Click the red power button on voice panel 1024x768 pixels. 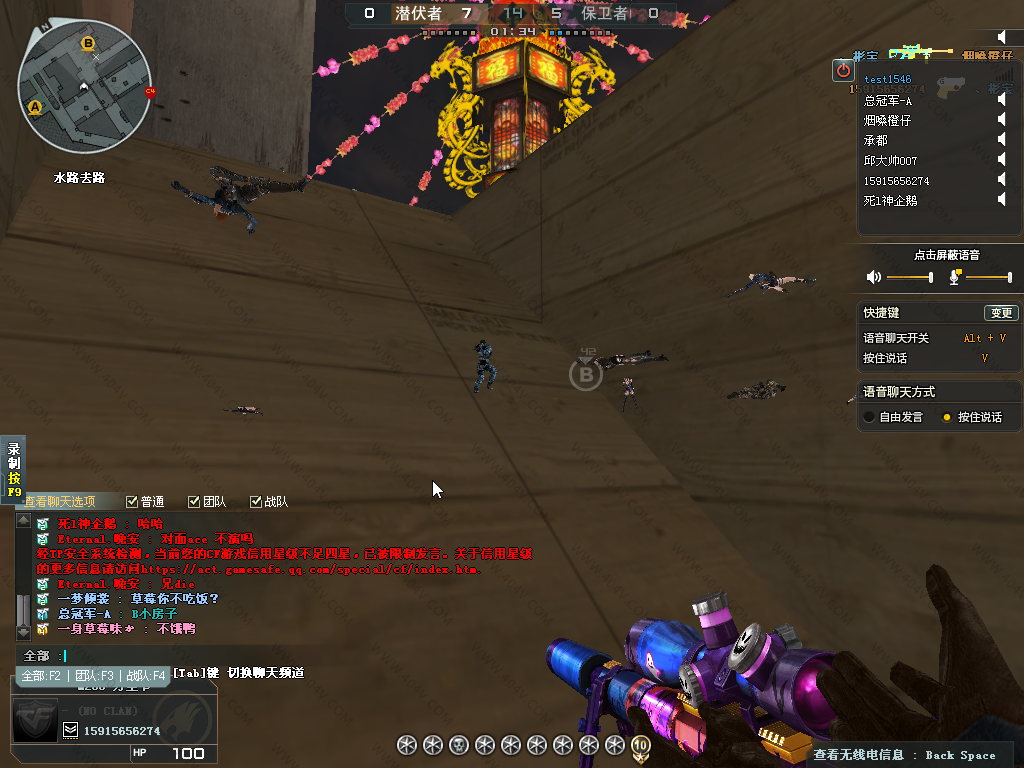tap(843, 71)
